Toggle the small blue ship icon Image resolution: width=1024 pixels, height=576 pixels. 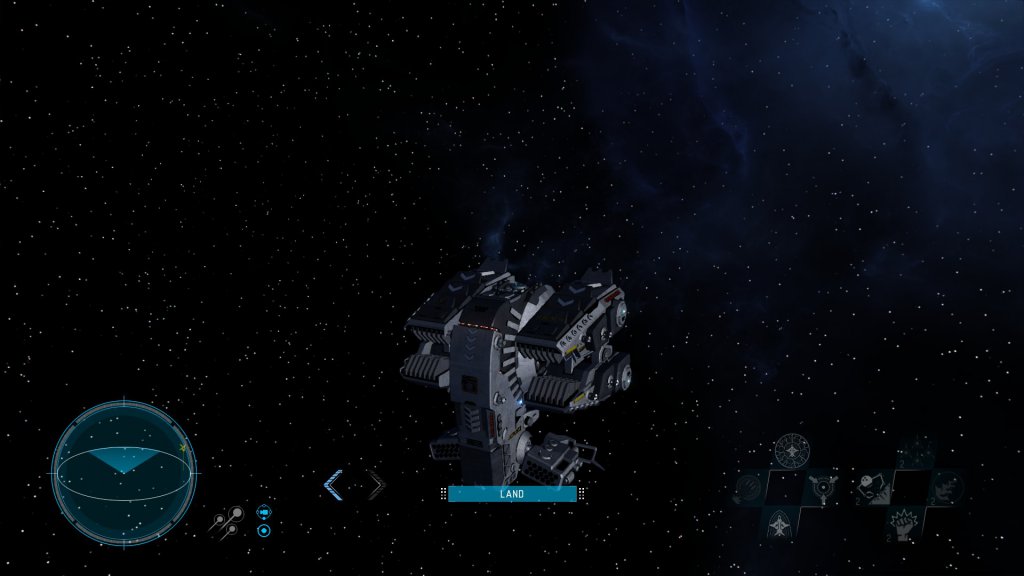[264, 511]
